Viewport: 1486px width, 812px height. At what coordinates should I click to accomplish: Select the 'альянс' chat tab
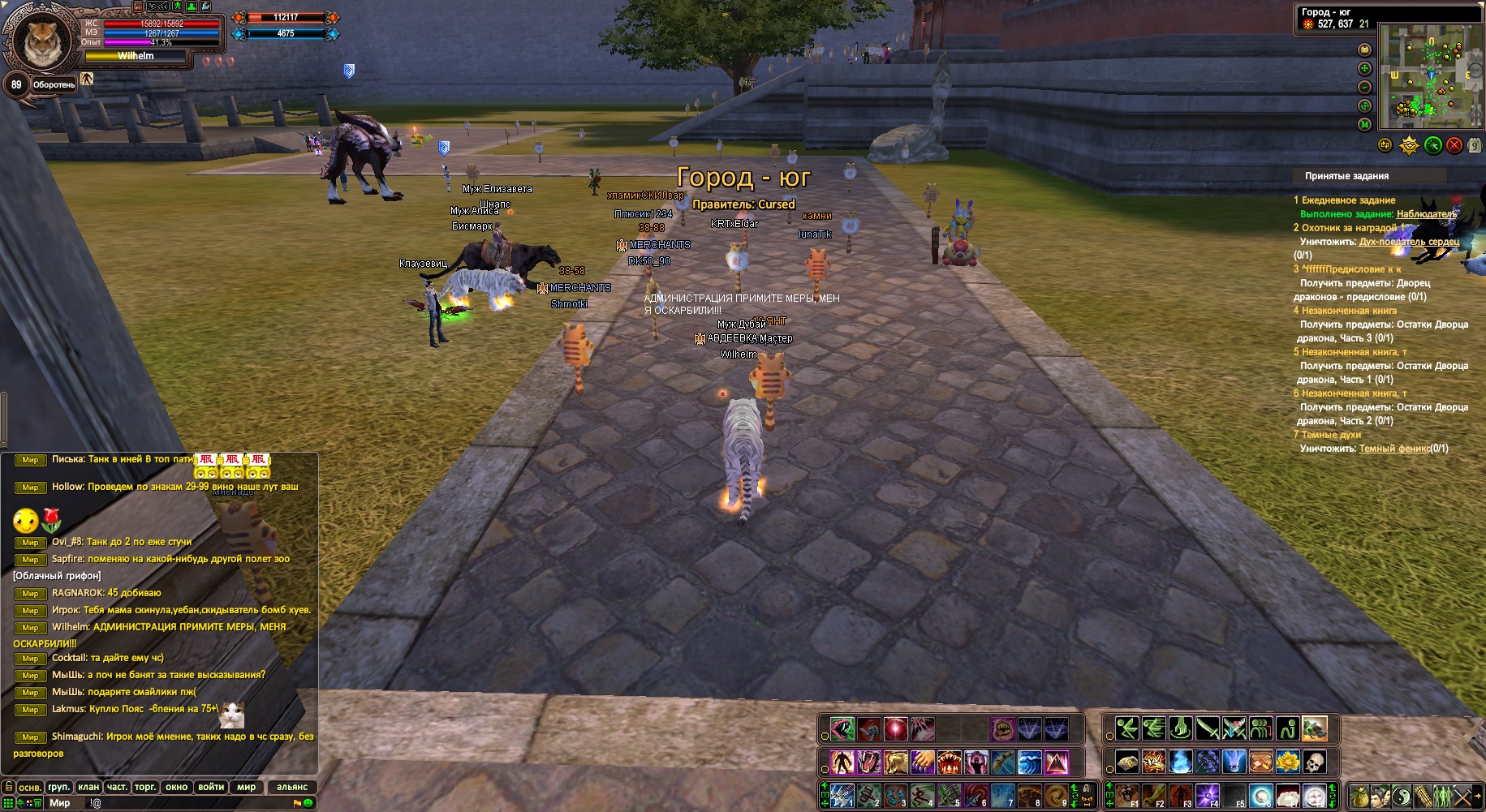(x=292, y=787)
